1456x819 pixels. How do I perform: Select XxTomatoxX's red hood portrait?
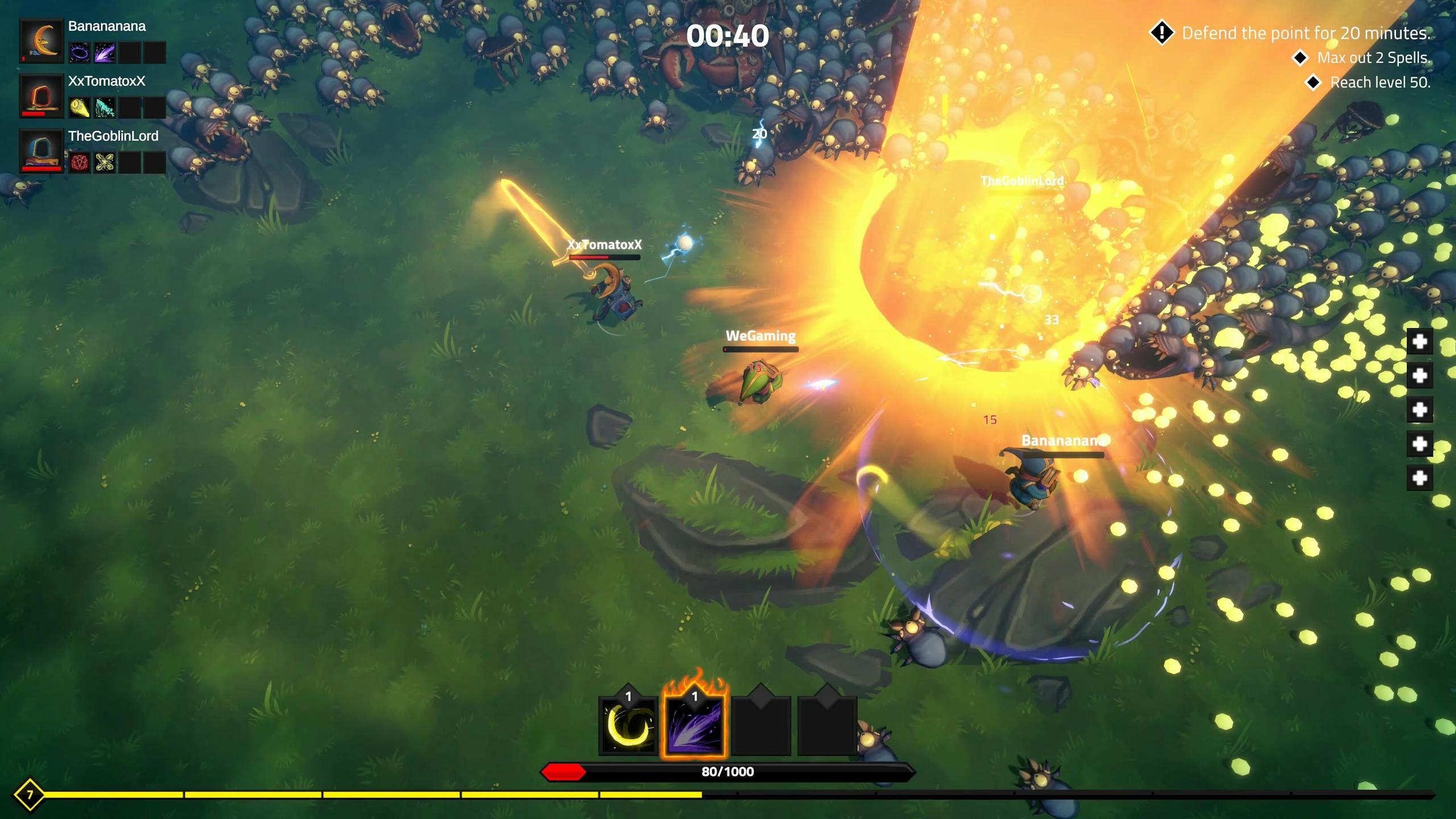click(x=42, y=96)
